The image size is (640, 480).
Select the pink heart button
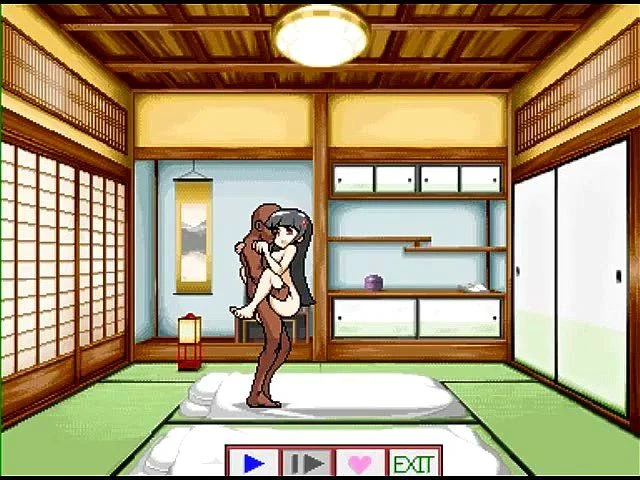pyautogui.click(x=360, y=463)
